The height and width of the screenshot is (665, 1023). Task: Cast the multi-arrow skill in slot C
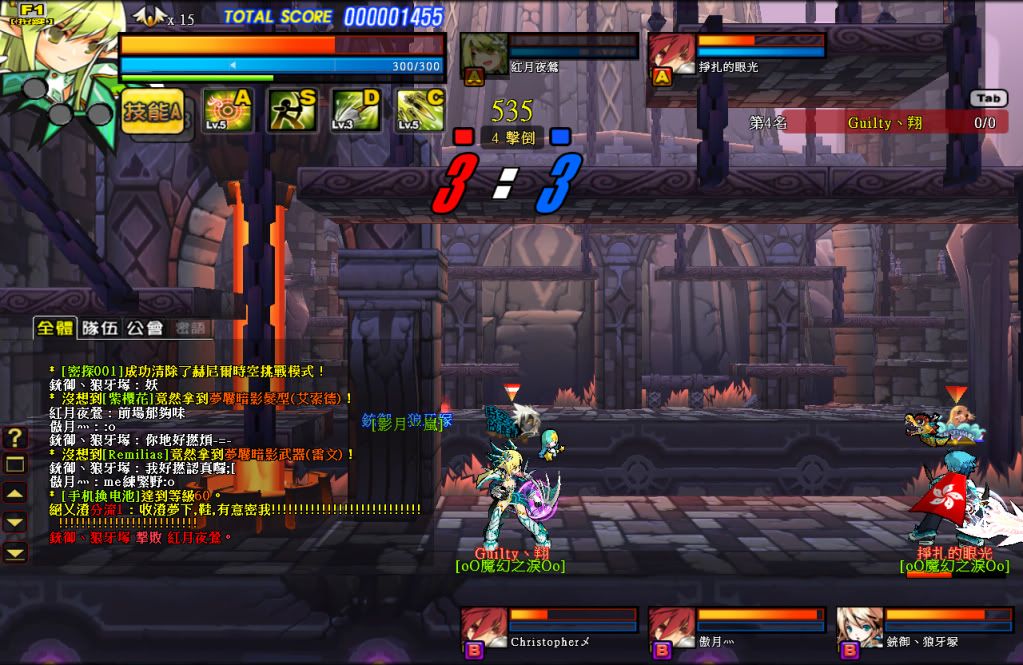pos(420,110)
